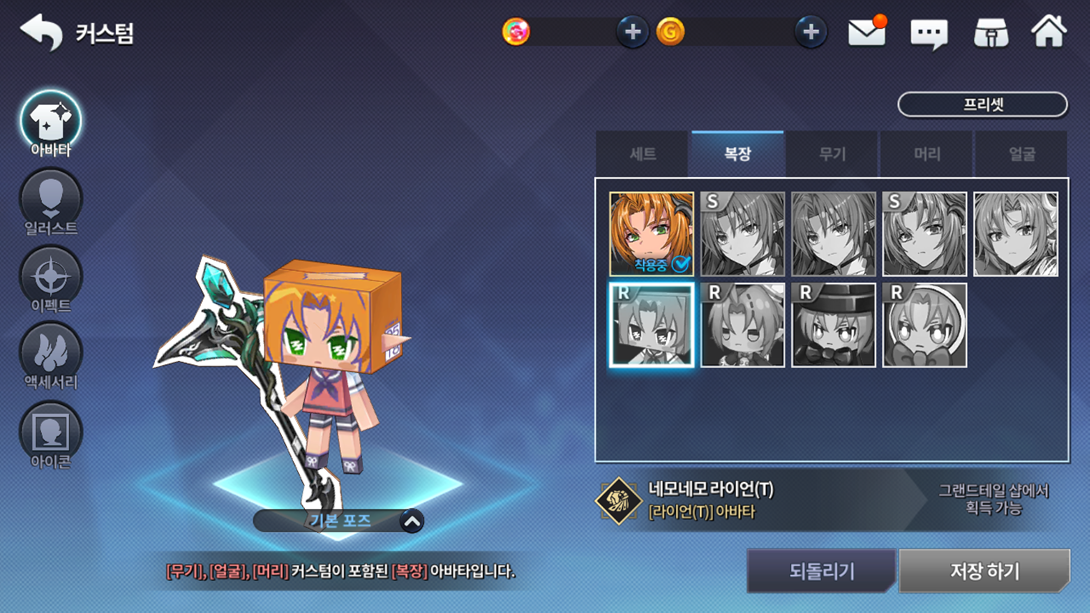Open the 일러스트 illustration category

click(x=51, y=202)
